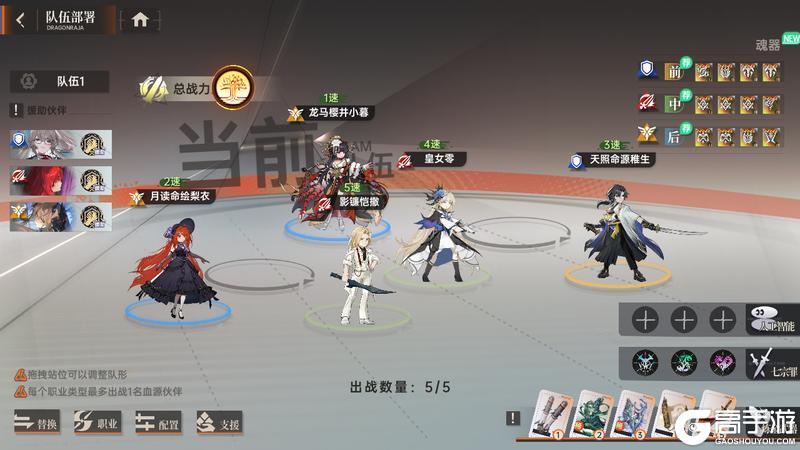Select the 队伍1 team slot
800x450 pixels.
(60, 82)
